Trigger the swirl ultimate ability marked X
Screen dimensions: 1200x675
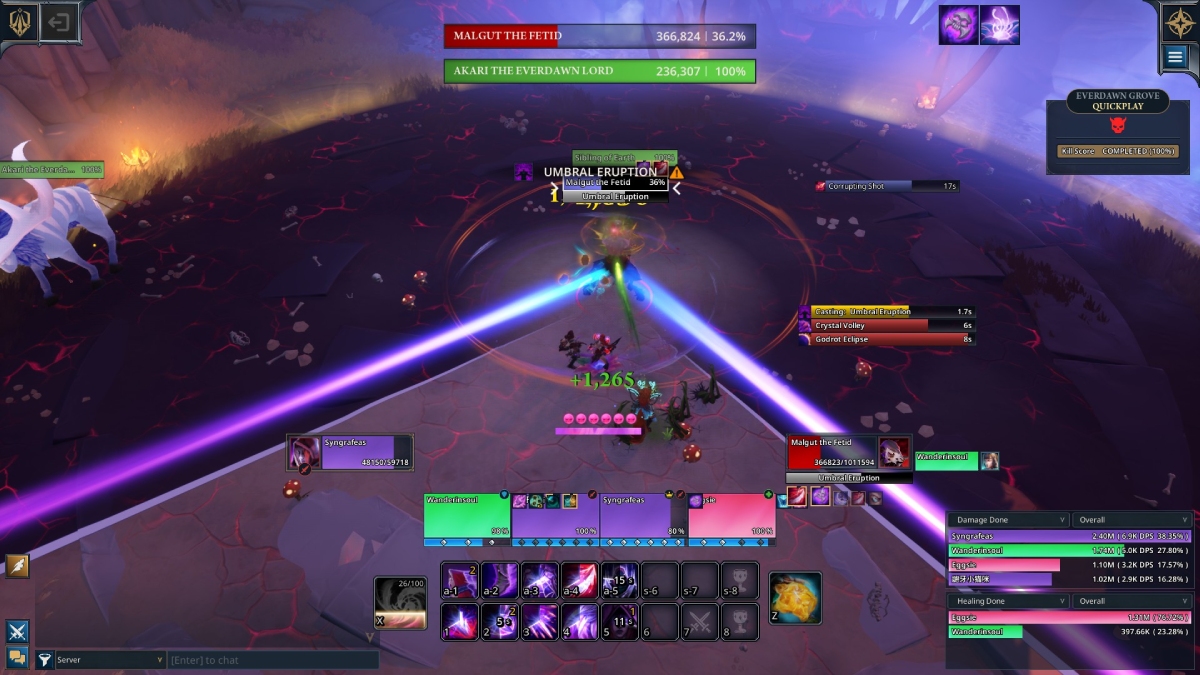pyautogui.click(x=399, y=603)
